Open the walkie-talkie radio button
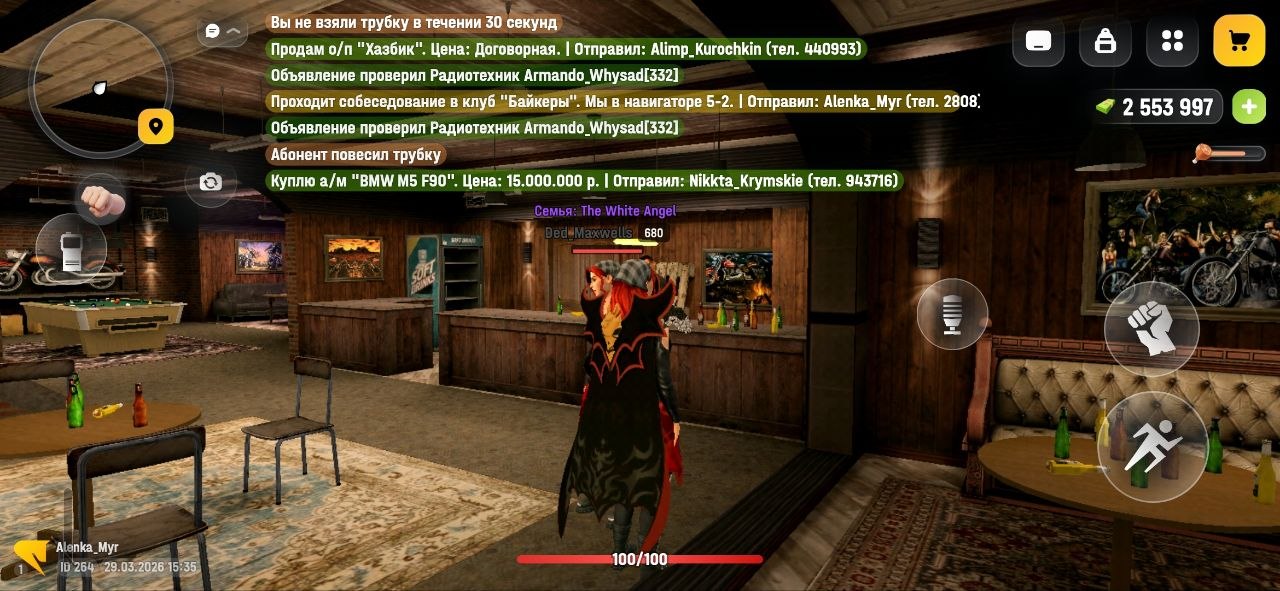The width and height of the screenshot is (1280, 591). pos(71,250)
